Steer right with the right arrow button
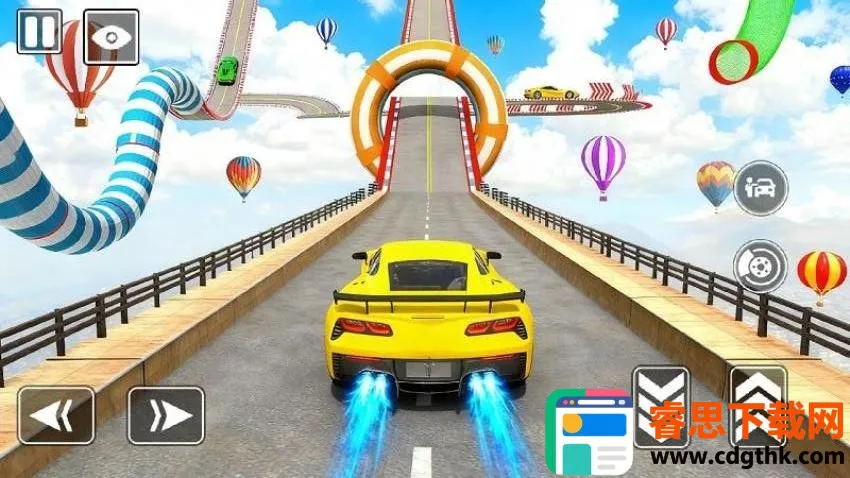Viewport: 850px width, 478px height. click(166, 415)
